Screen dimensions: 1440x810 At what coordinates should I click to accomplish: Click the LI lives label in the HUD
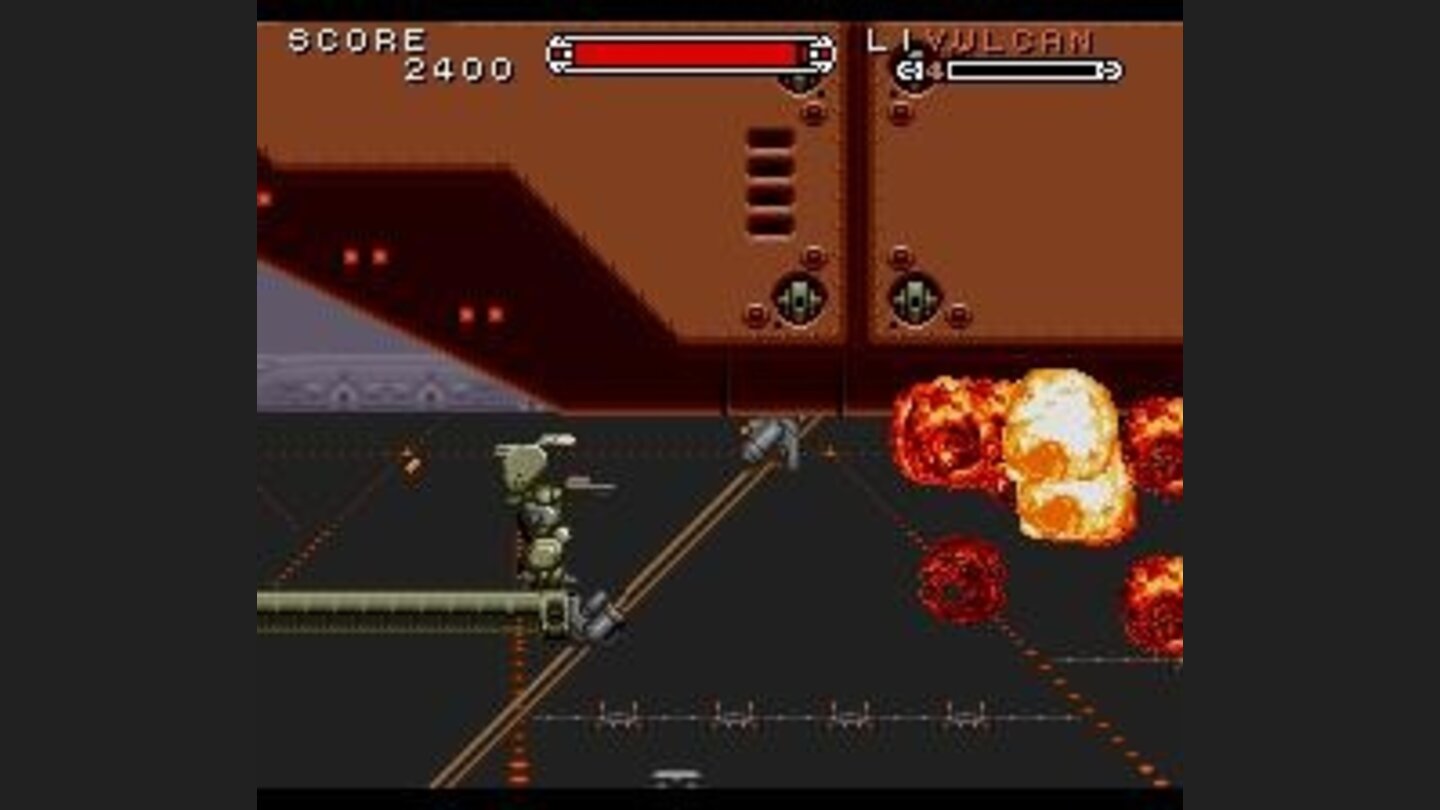tap(886, 38)
